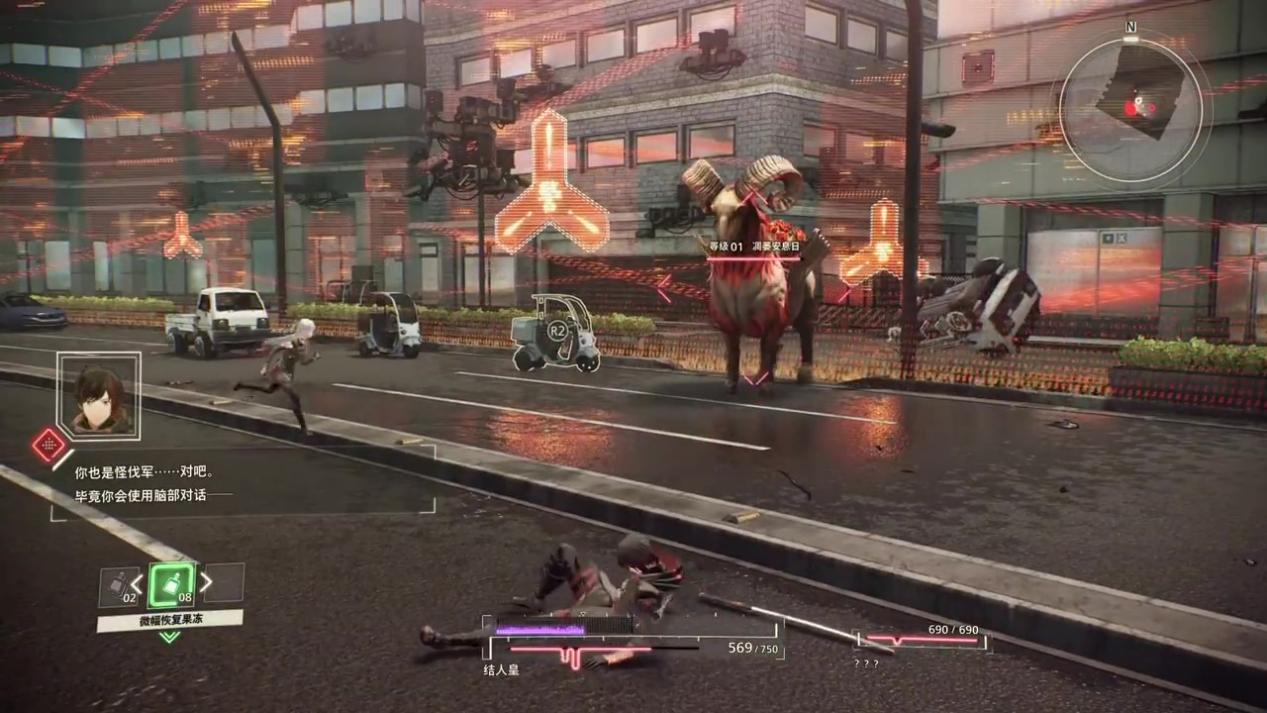Viewport: 1267px width, 713px height.
Task: Click the left arrow of the item selector
Action: coord(138,583)
